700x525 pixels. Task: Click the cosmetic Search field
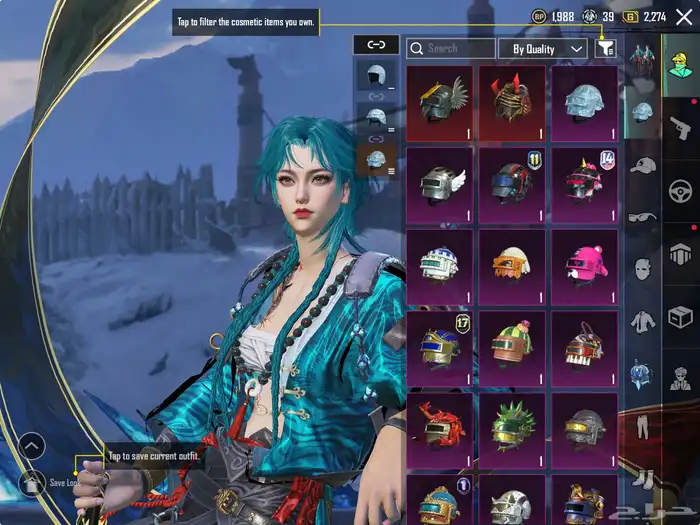[451, 48]
